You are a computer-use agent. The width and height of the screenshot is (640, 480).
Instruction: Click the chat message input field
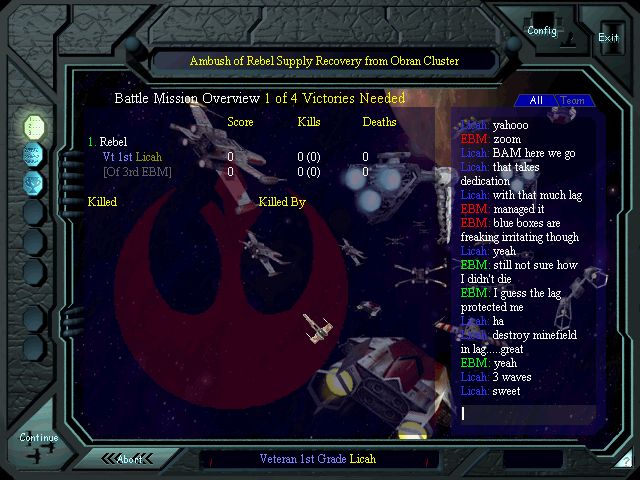pyautogui.click(x=525, y=413)
